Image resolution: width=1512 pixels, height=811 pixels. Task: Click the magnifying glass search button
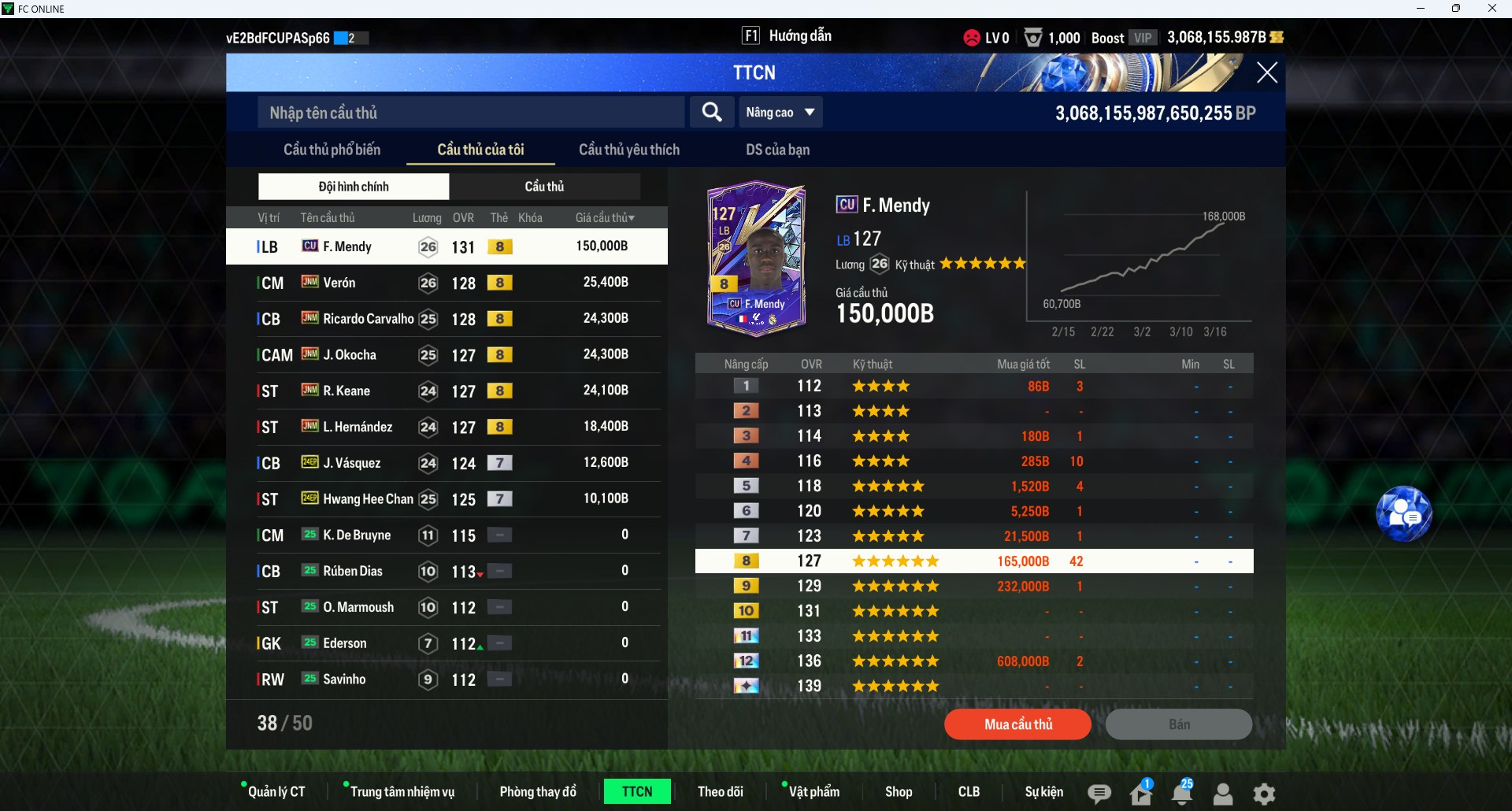pyautogui.click(x=712, y=113)
